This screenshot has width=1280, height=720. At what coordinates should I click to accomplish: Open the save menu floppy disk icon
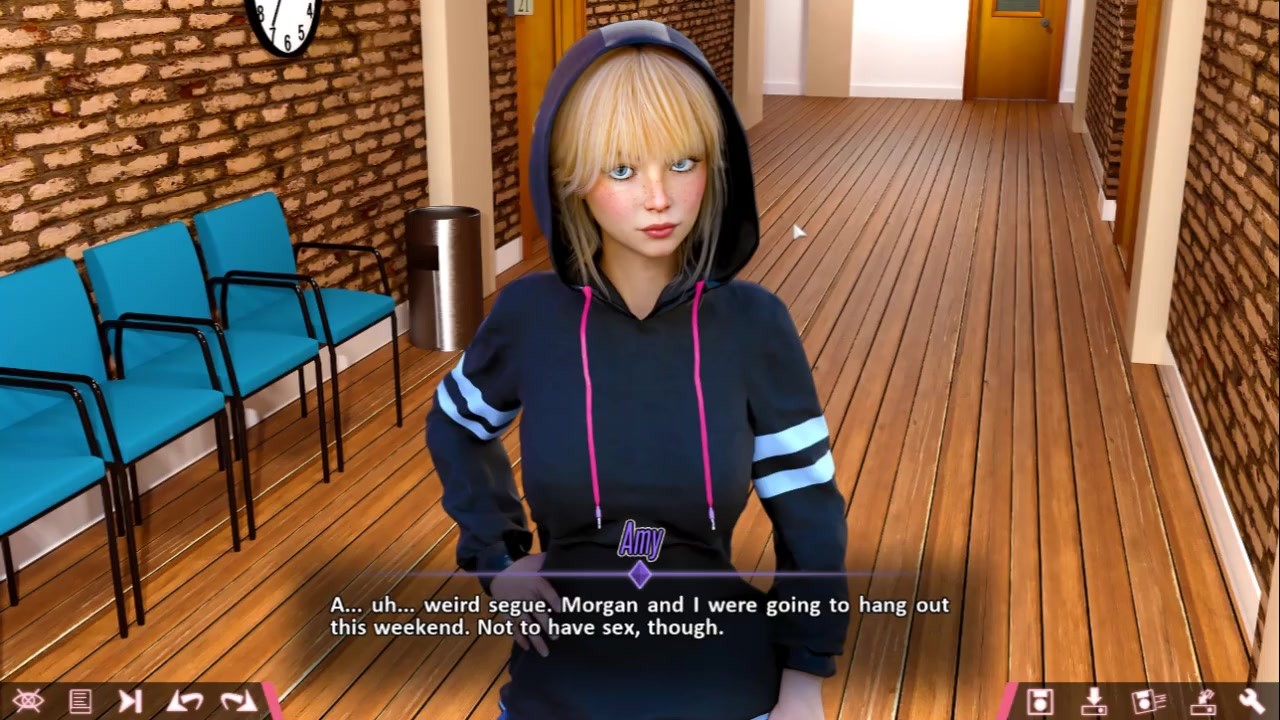pos(1040,701)
